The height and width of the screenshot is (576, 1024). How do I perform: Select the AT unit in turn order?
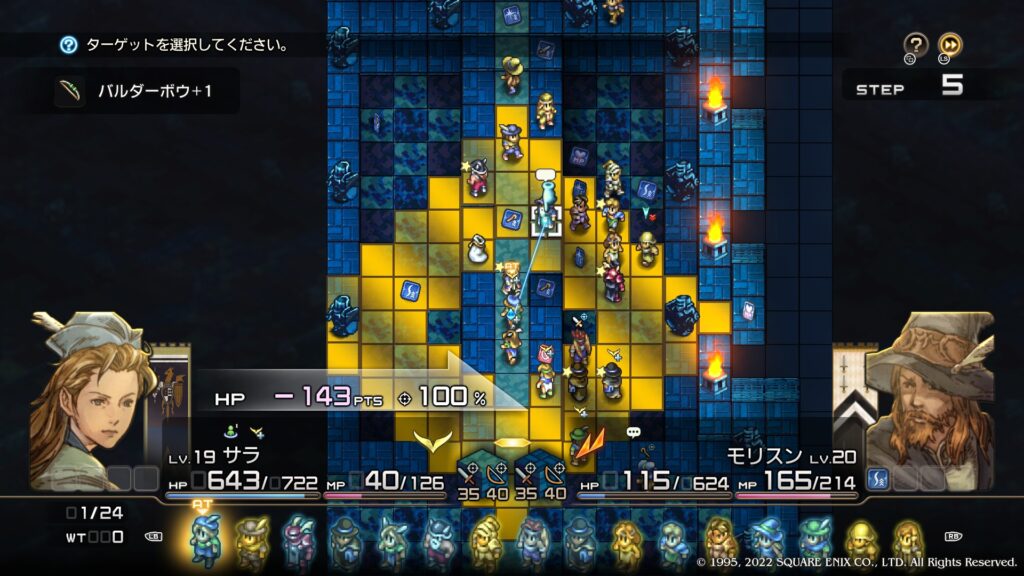click(206, 538)
